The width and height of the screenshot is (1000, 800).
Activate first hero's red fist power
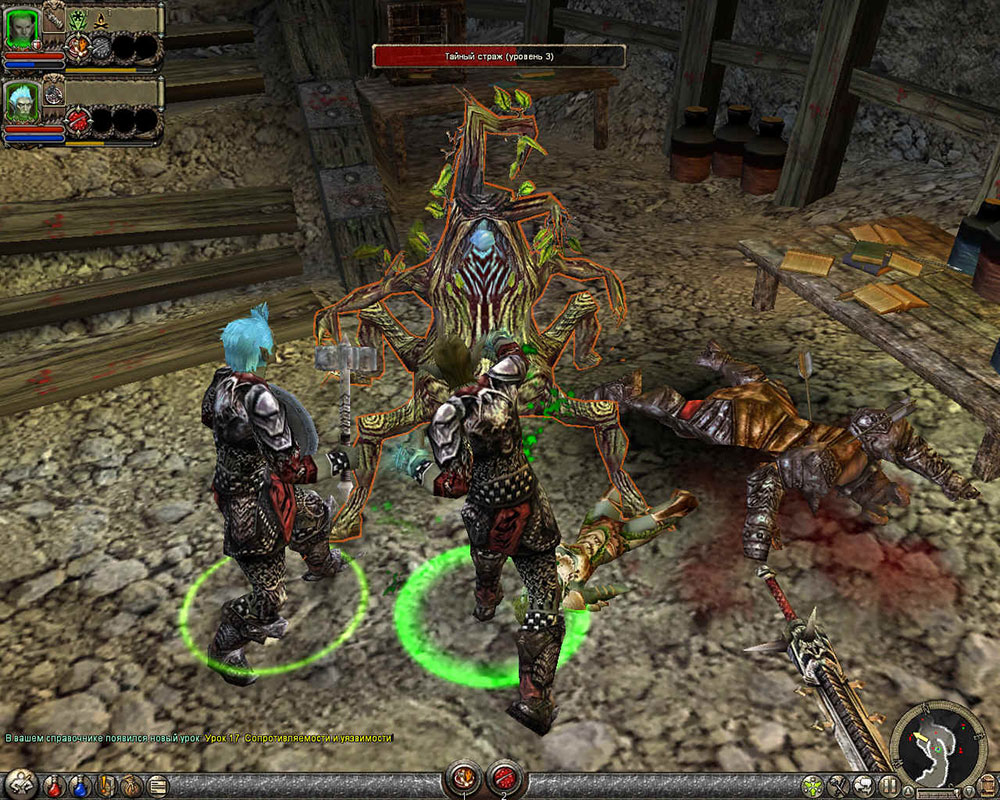tap(77, 46)
